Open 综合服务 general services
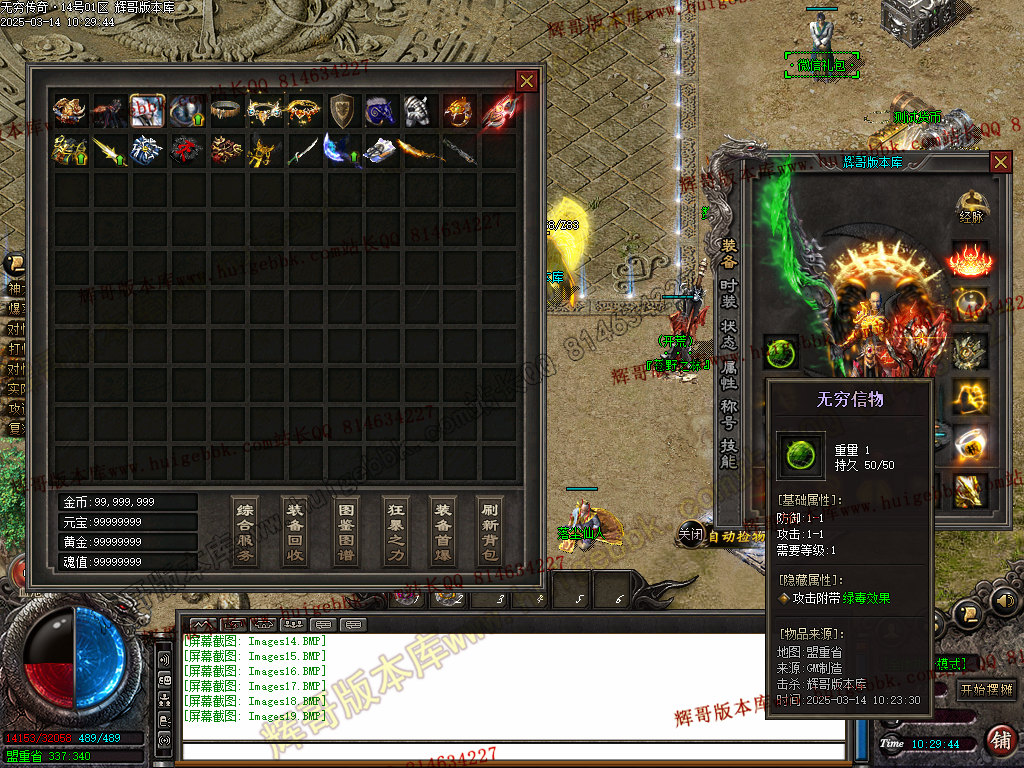The height and width of the screenshot is (768, 1024). [x=244, y=531]
